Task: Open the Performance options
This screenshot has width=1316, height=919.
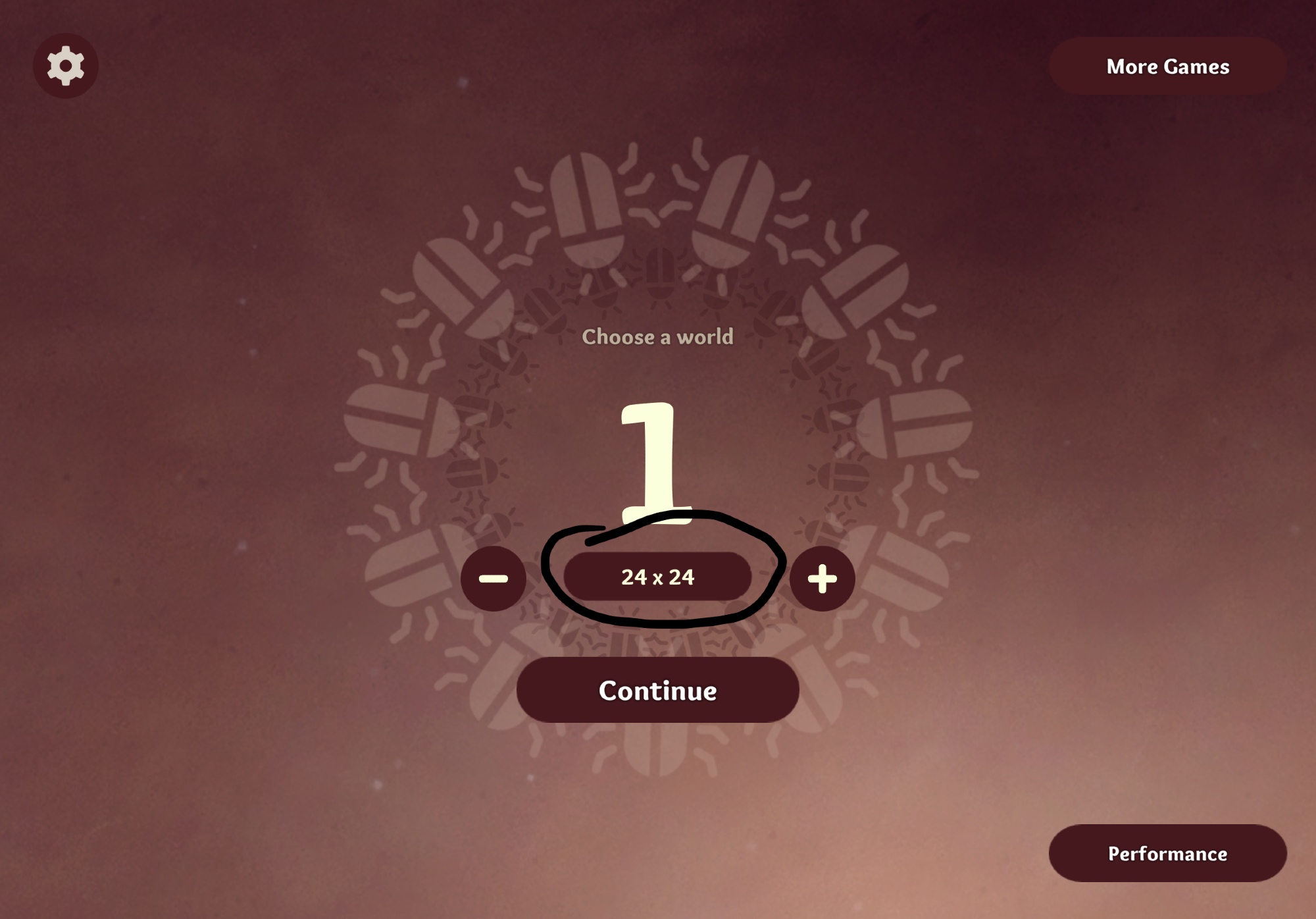Action: tap(1167, 853)
